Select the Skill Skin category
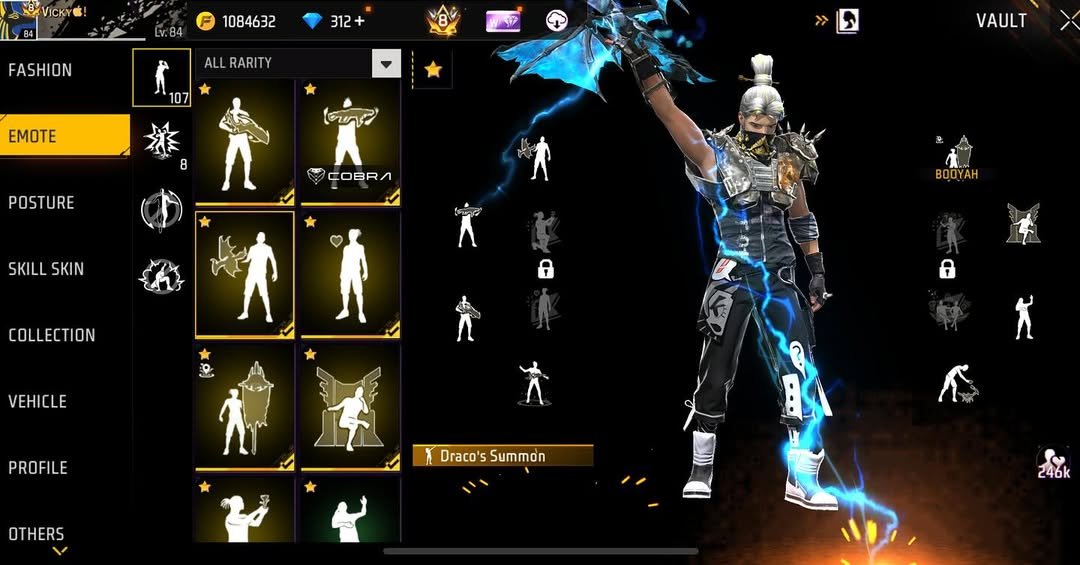The height and width of the screenshot is (565, 1080). pos(46,268)
